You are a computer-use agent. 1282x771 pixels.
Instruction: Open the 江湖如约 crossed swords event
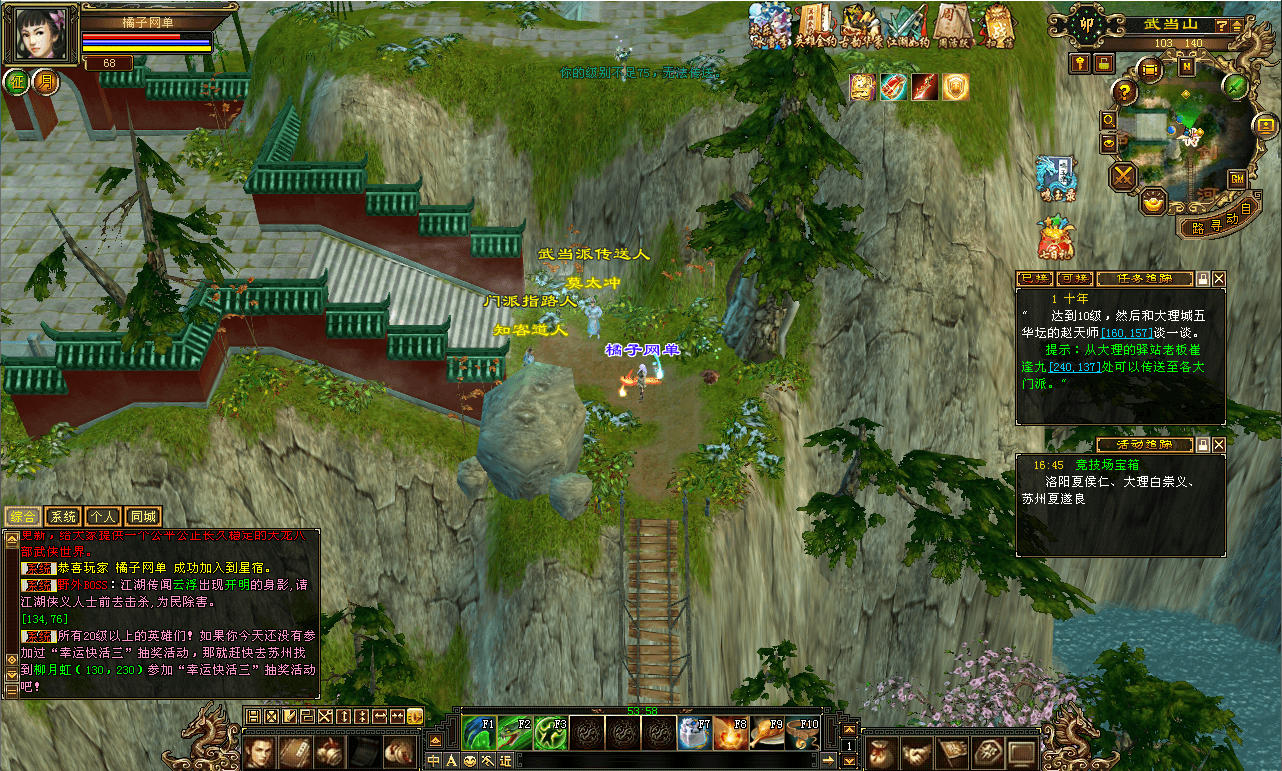point(906,26)
